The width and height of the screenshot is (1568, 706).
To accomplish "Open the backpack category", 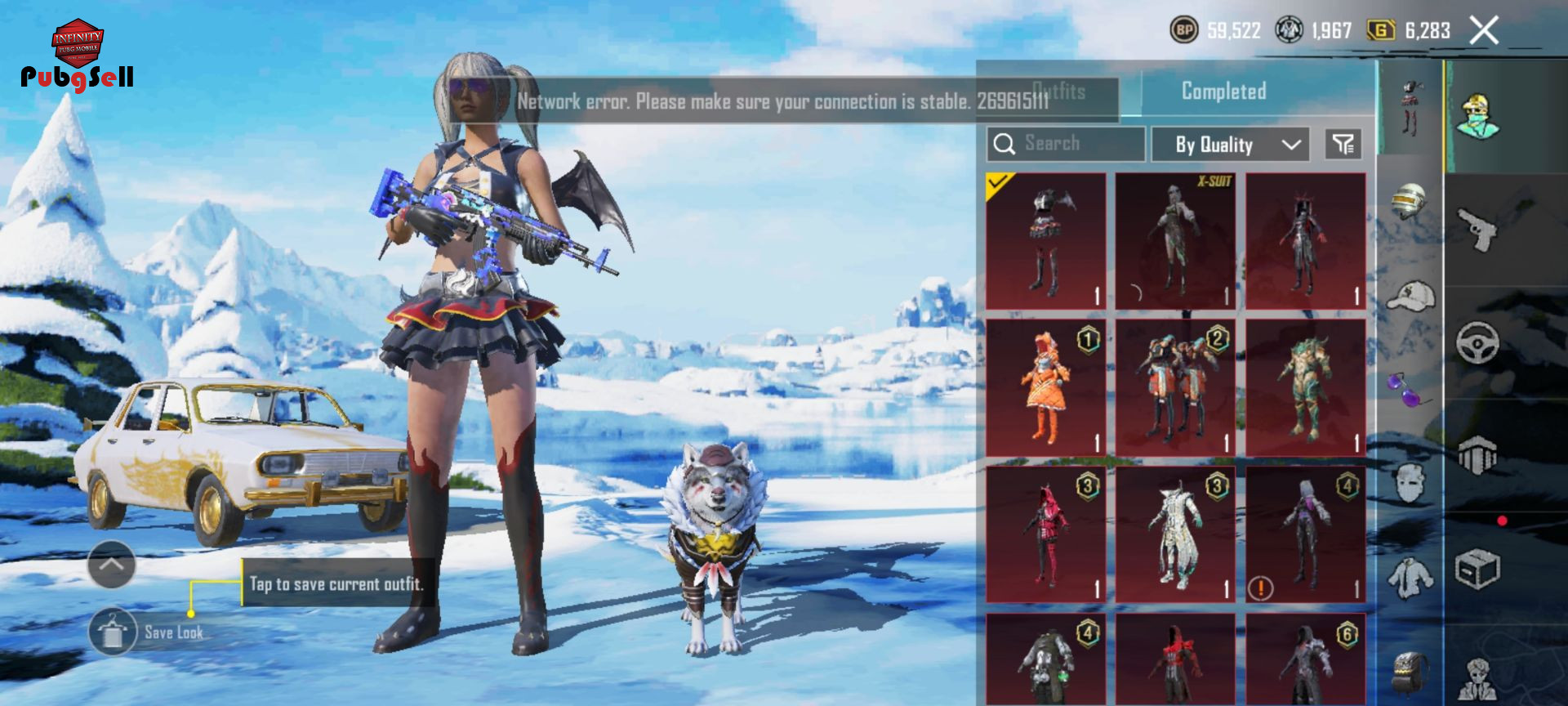I will 1410,672.
